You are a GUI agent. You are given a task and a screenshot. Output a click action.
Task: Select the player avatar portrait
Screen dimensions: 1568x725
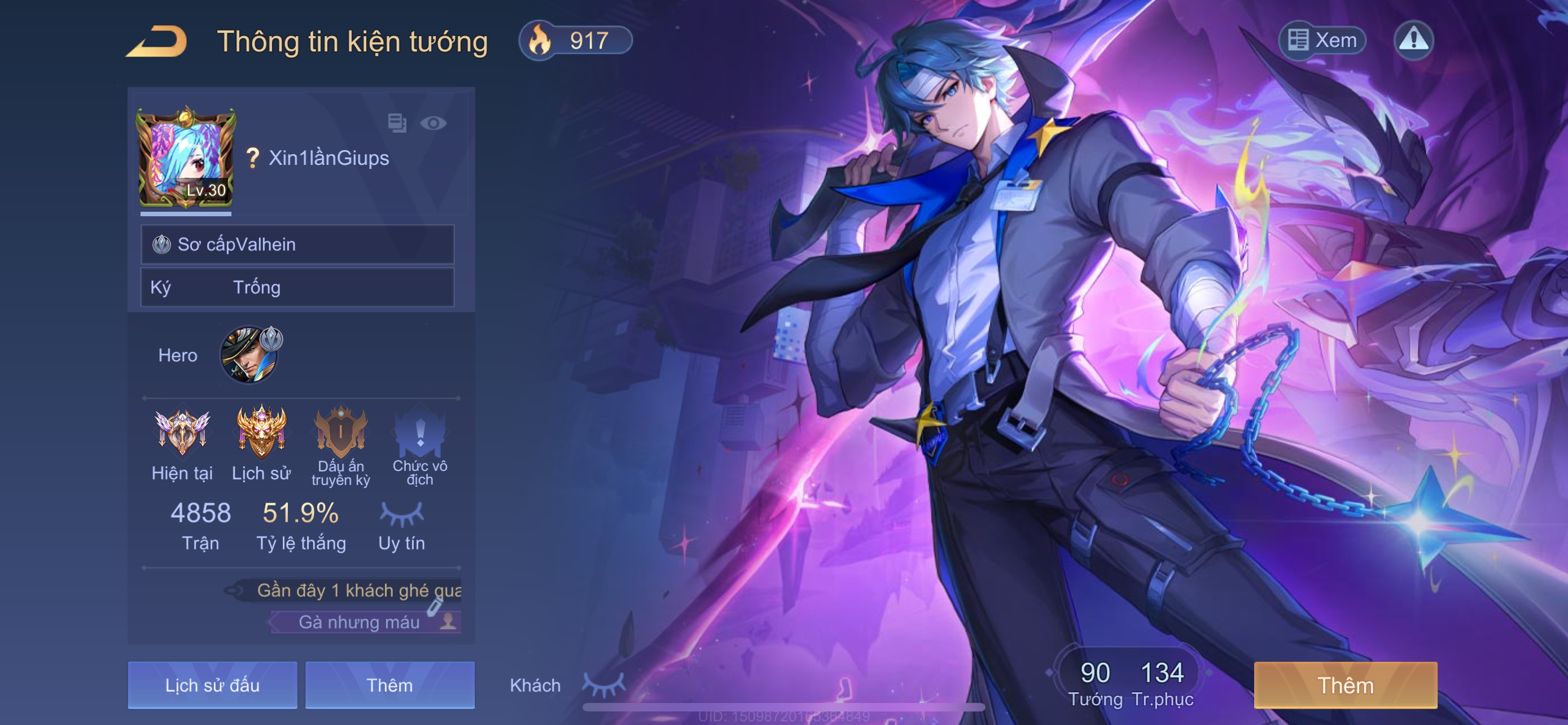(186, 158)
